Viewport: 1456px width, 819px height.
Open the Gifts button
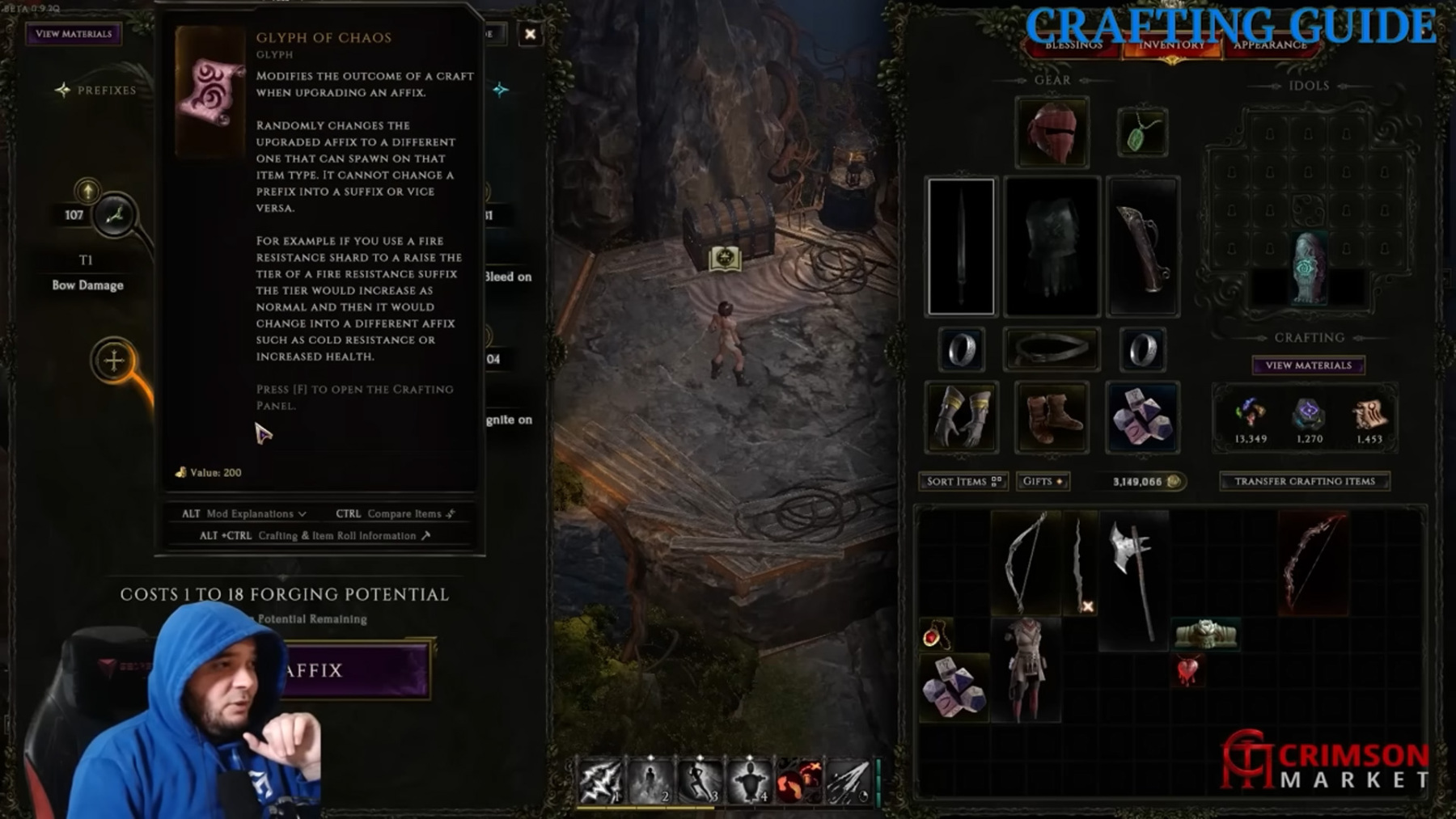(1043, 481)
